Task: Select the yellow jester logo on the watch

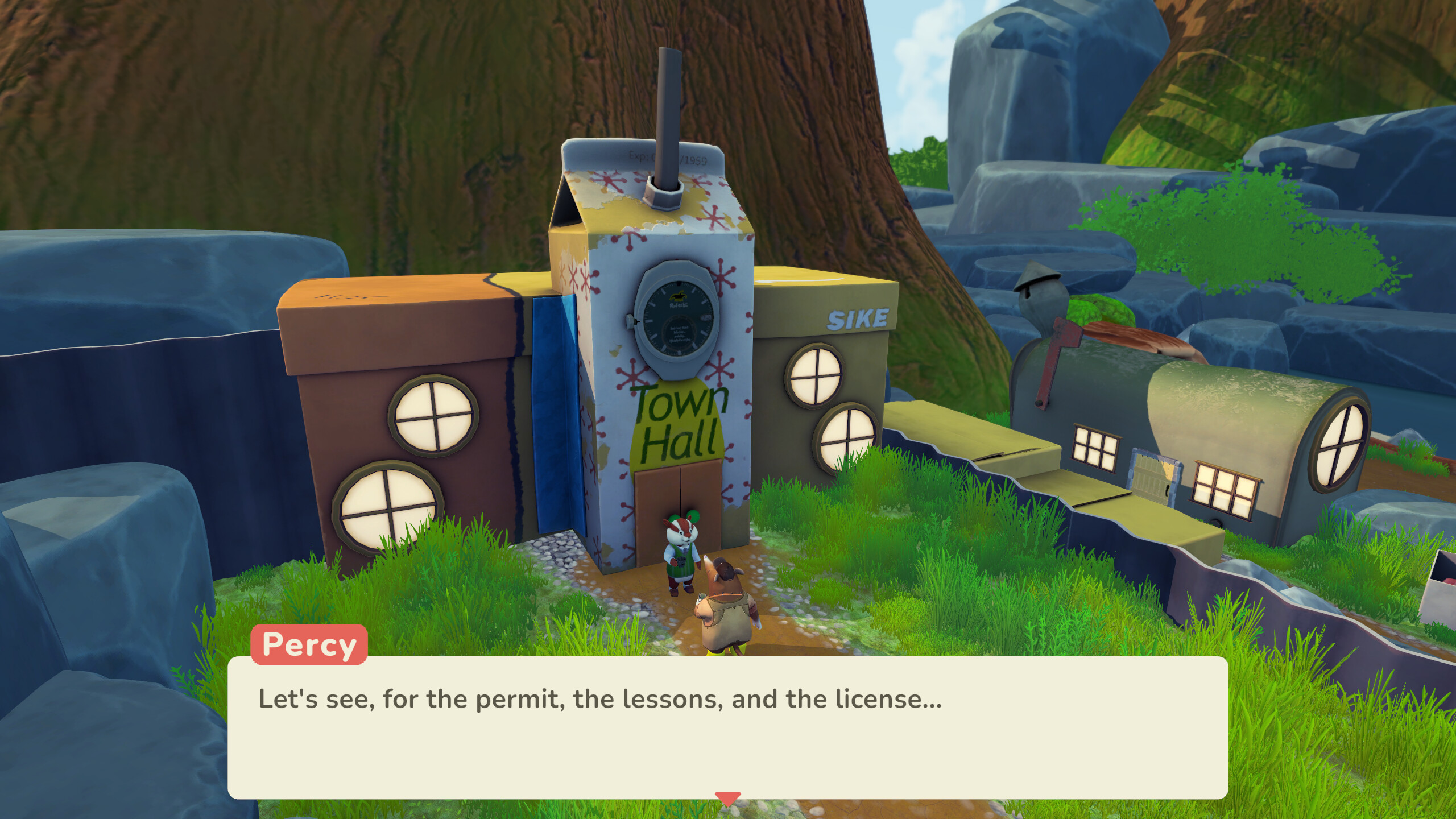Action: pyautogui.click(x=679, y=296)
